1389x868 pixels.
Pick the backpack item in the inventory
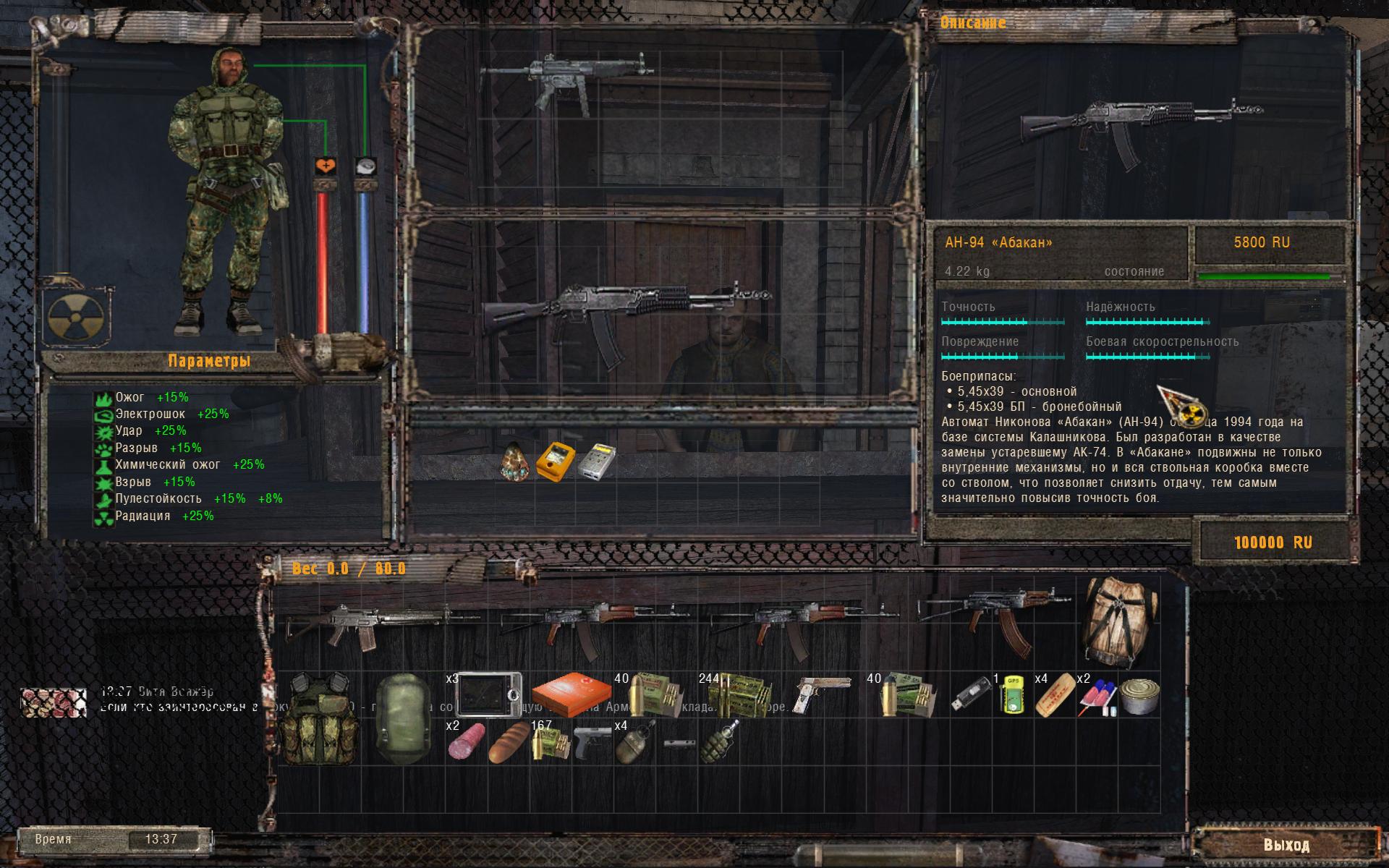1120,621
